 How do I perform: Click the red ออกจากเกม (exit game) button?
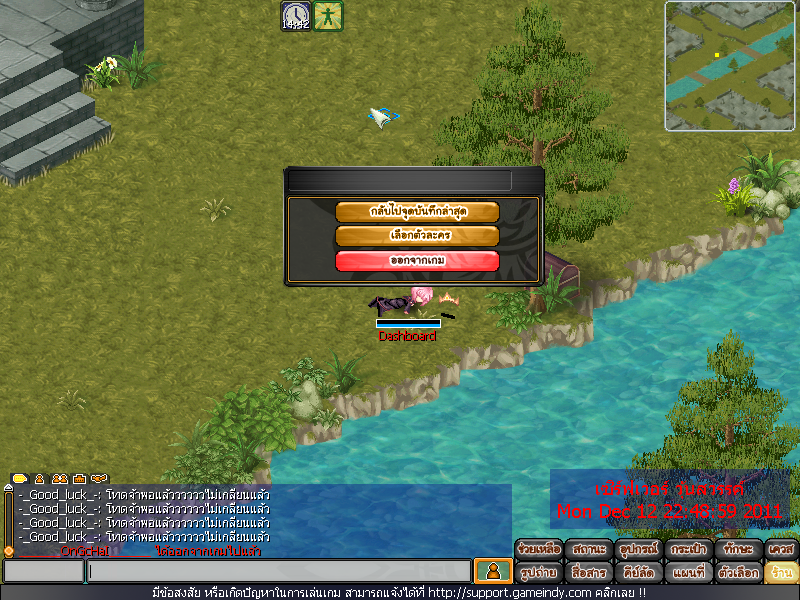pos(417,261)
